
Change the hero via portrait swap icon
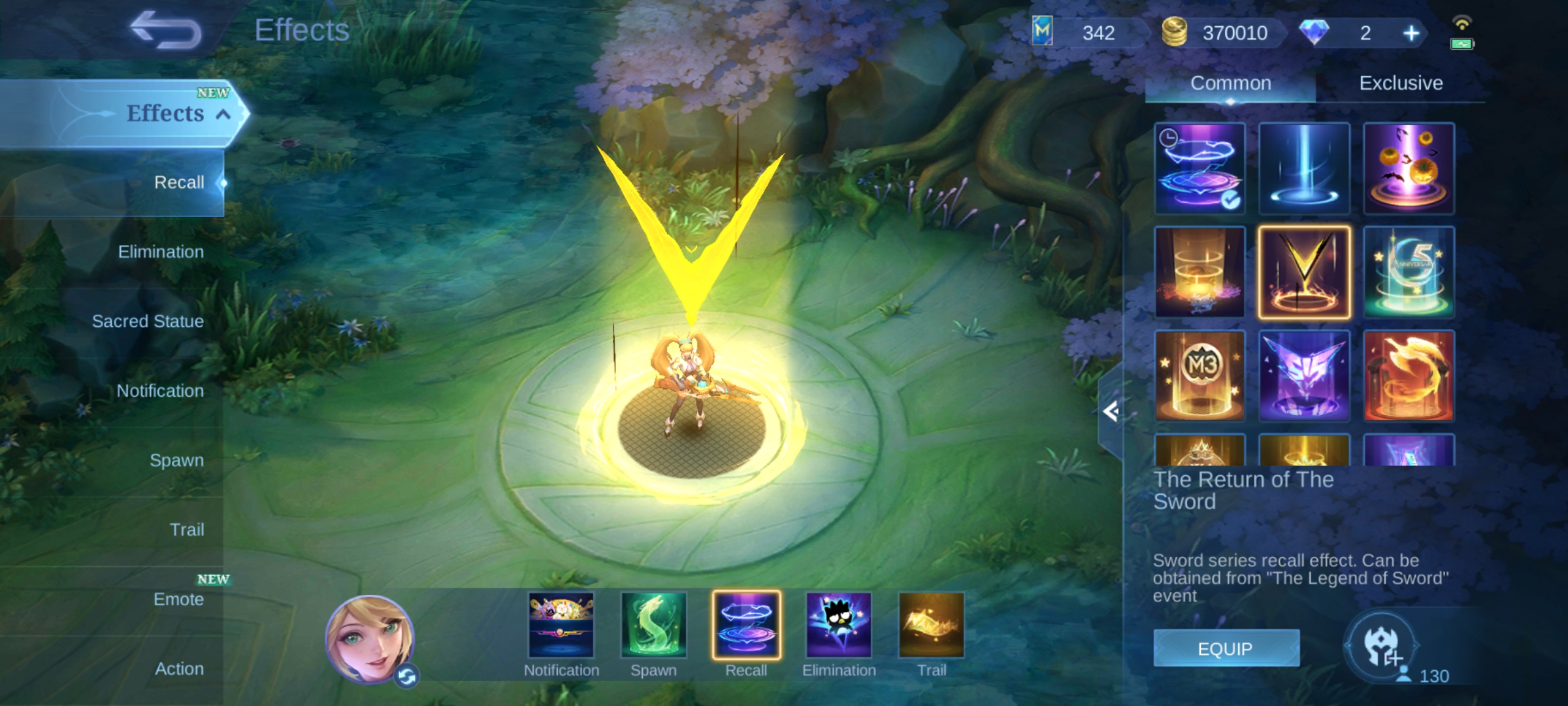click(407, 677)
